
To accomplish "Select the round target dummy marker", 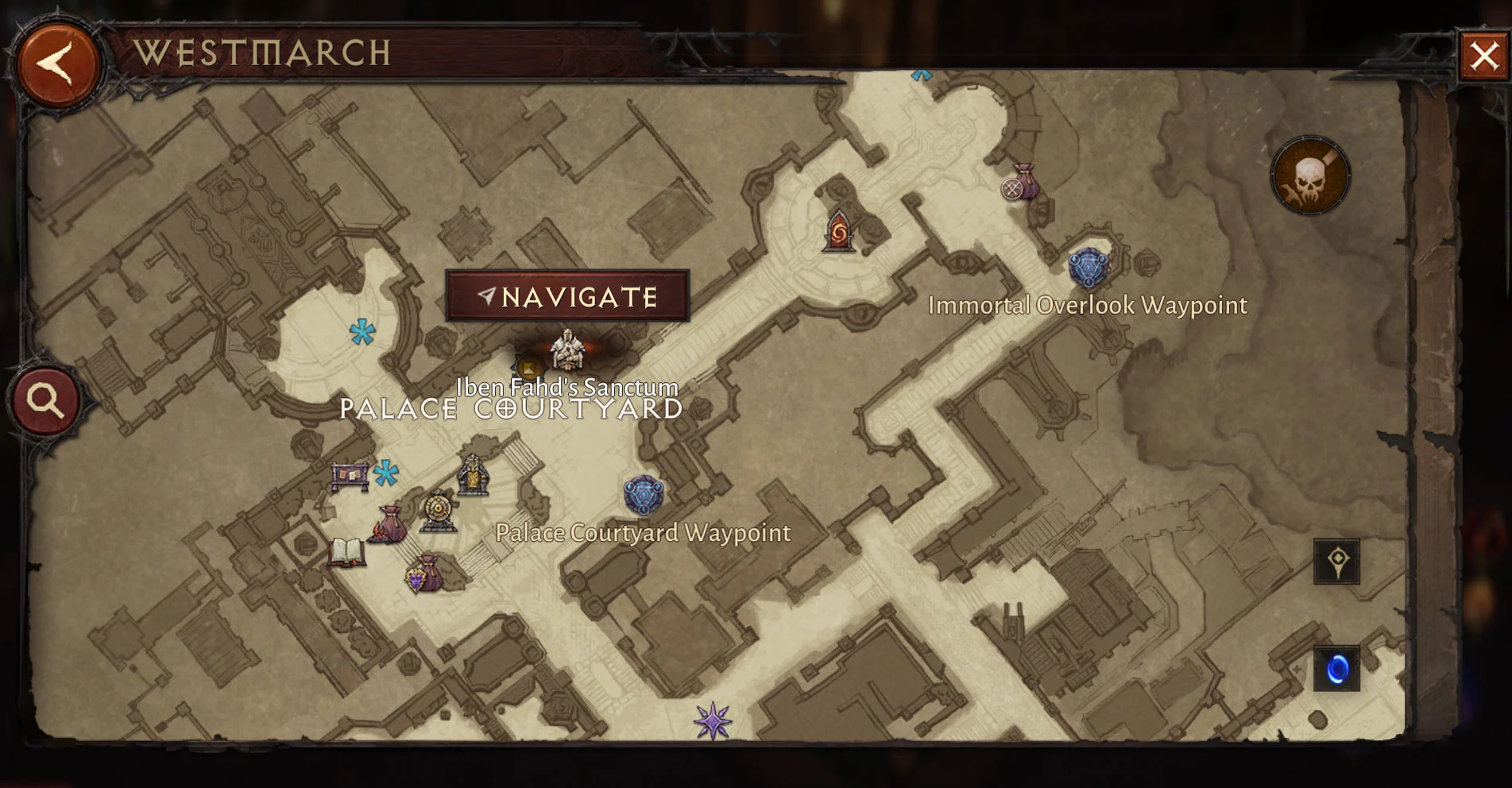I will point(438,511).
